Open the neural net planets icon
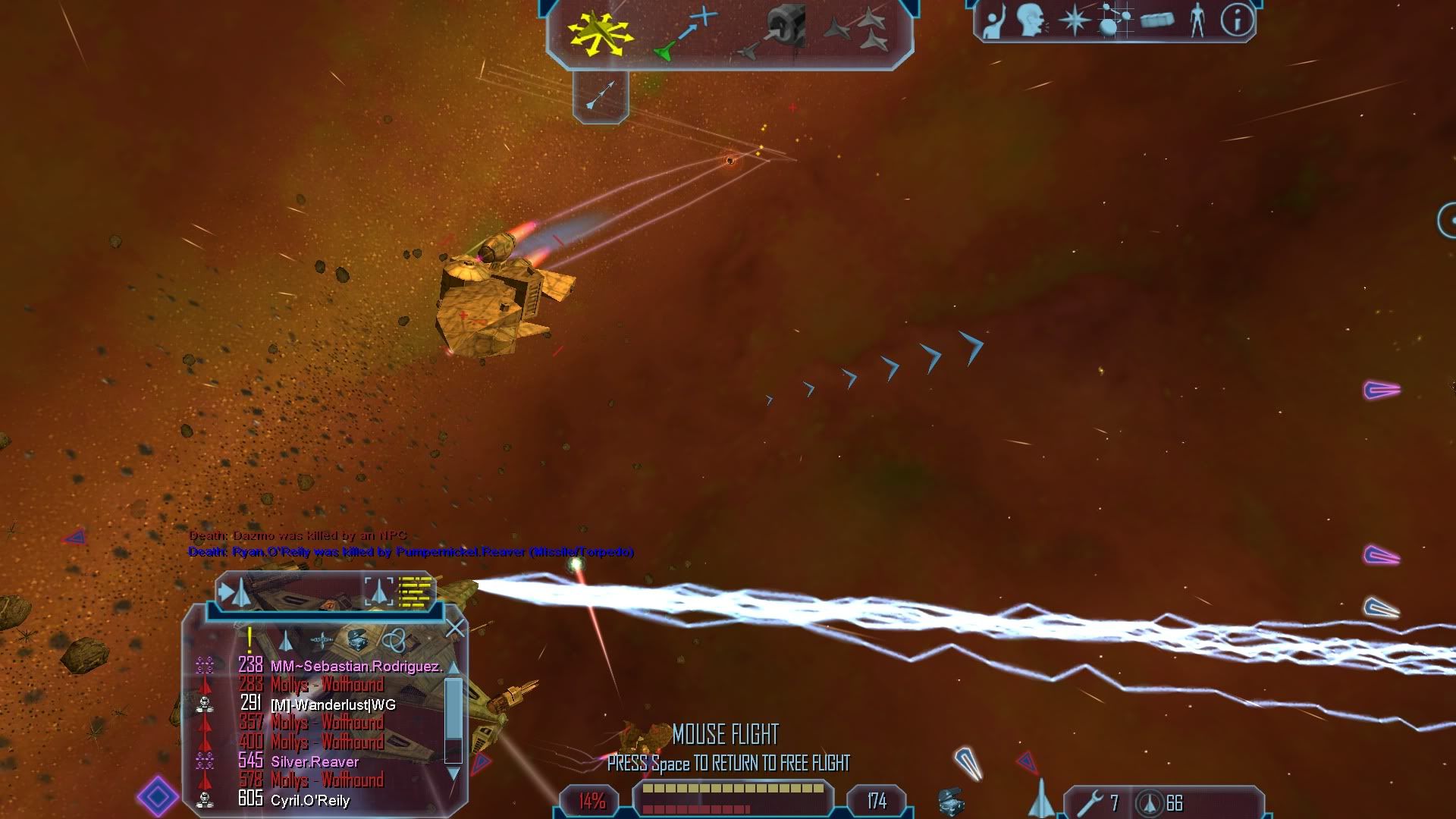The image size is (1456, 819). point(1113,20)
